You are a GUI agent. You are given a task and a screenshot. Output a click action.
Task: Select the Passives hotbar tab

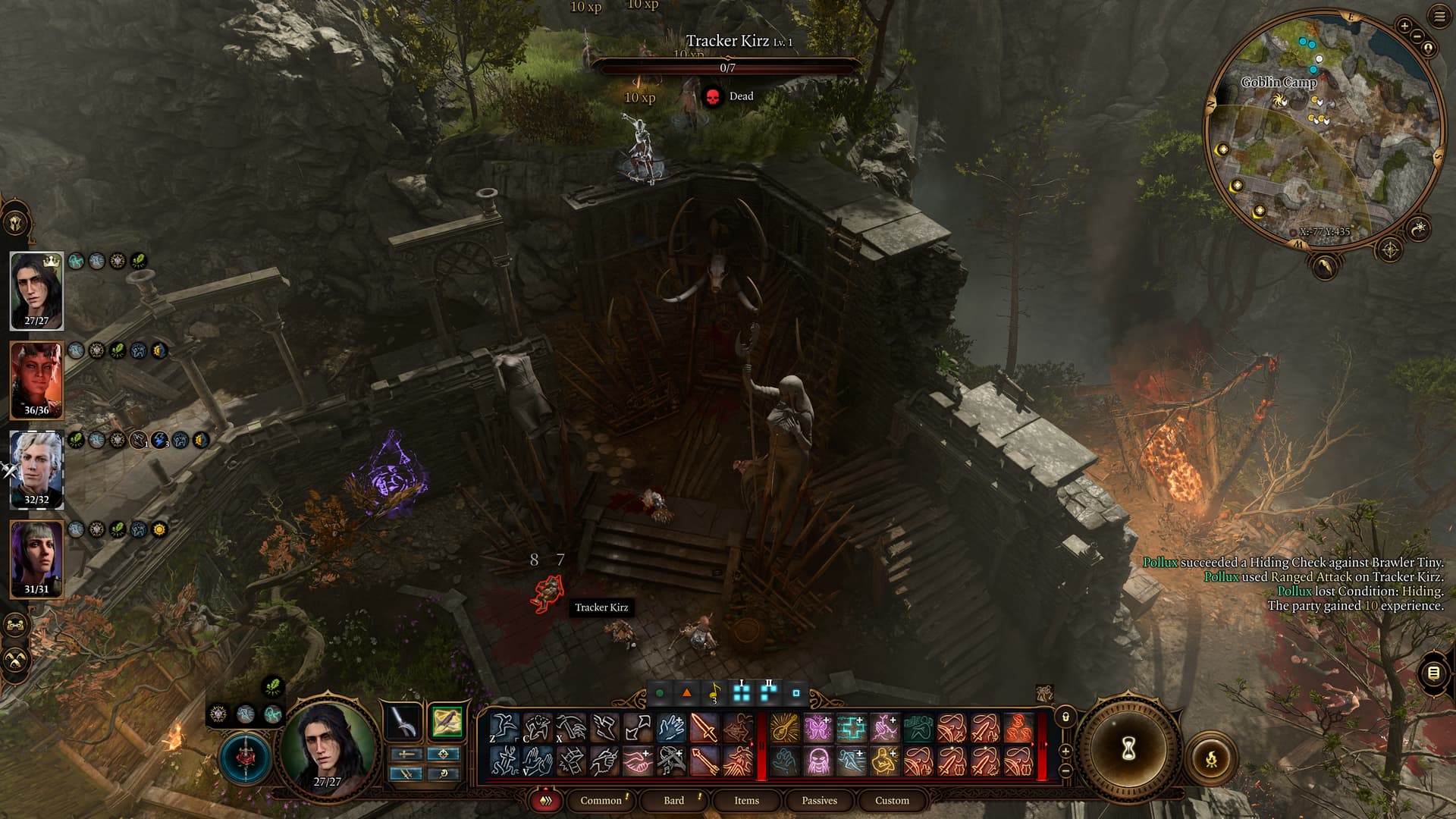819,800
